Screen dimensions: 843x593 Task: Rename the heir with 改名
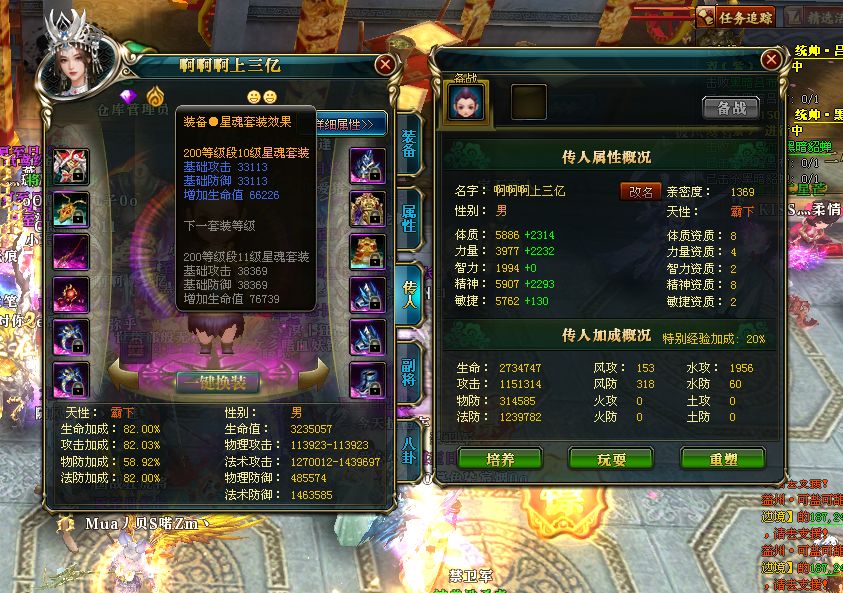point(640,191)
